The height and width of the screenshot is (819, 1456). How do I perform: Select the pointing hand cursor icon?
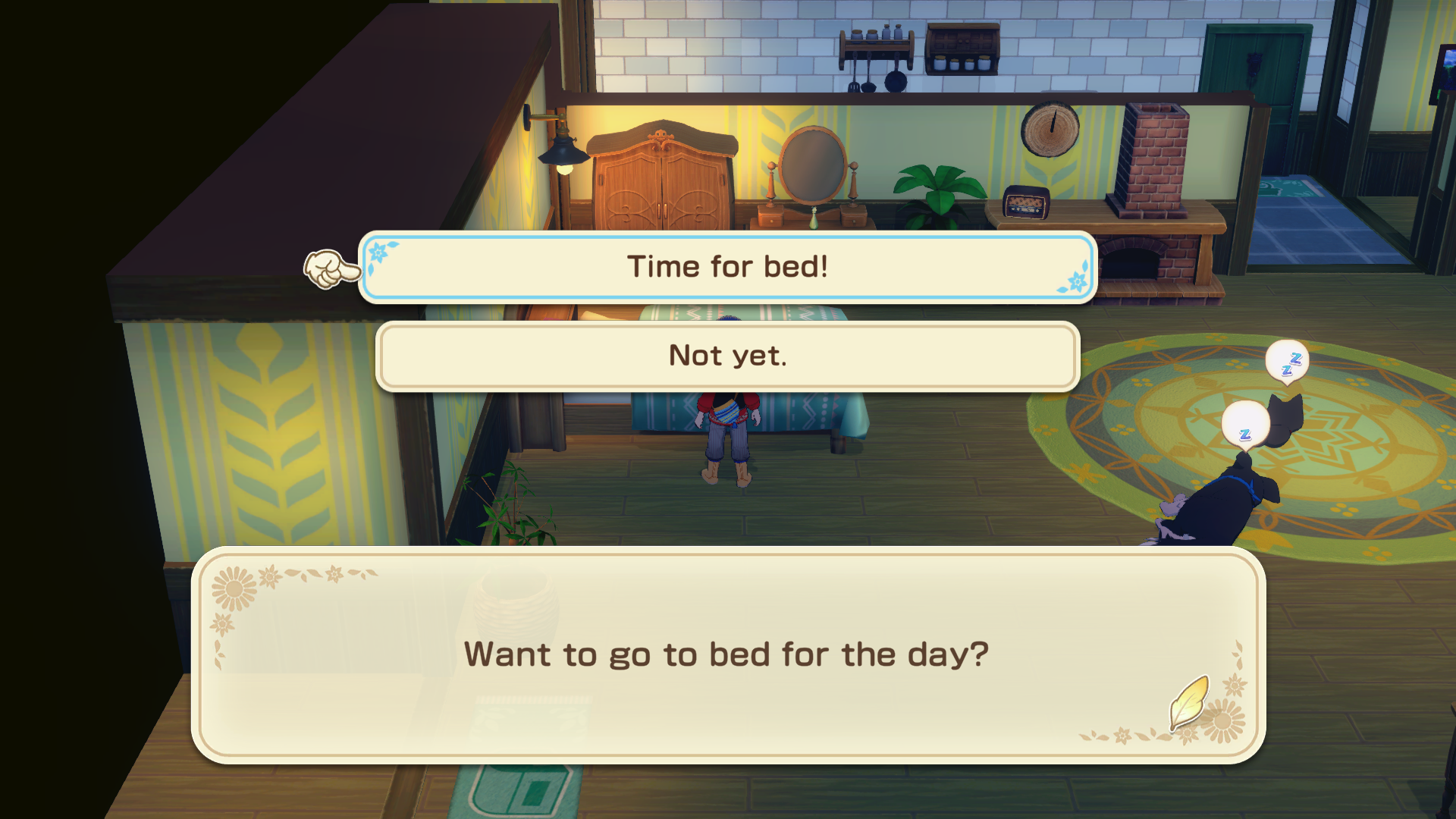point(331,268)
